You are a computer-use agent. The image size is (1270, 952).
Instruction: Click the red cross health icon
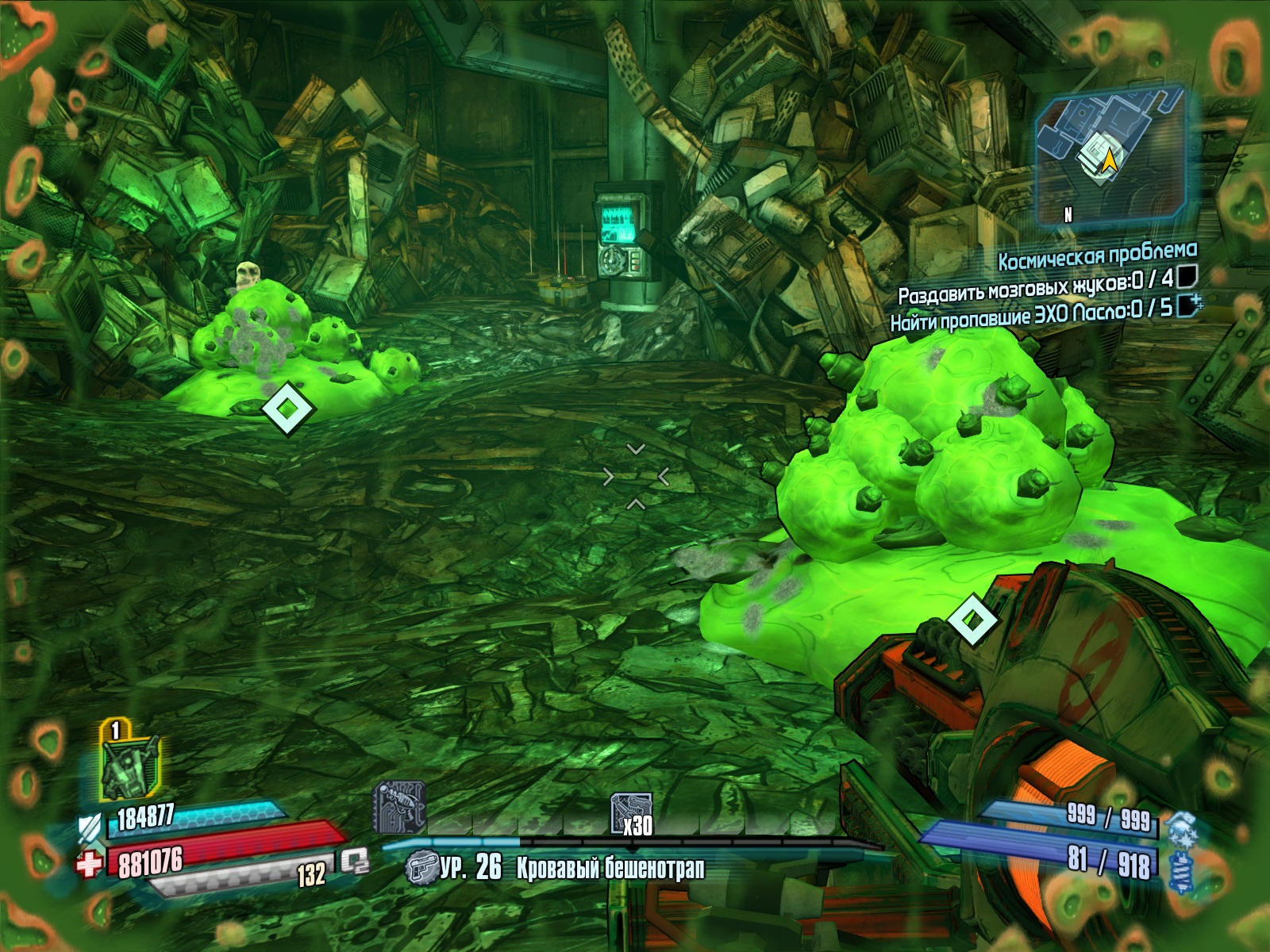coord(88,864)
